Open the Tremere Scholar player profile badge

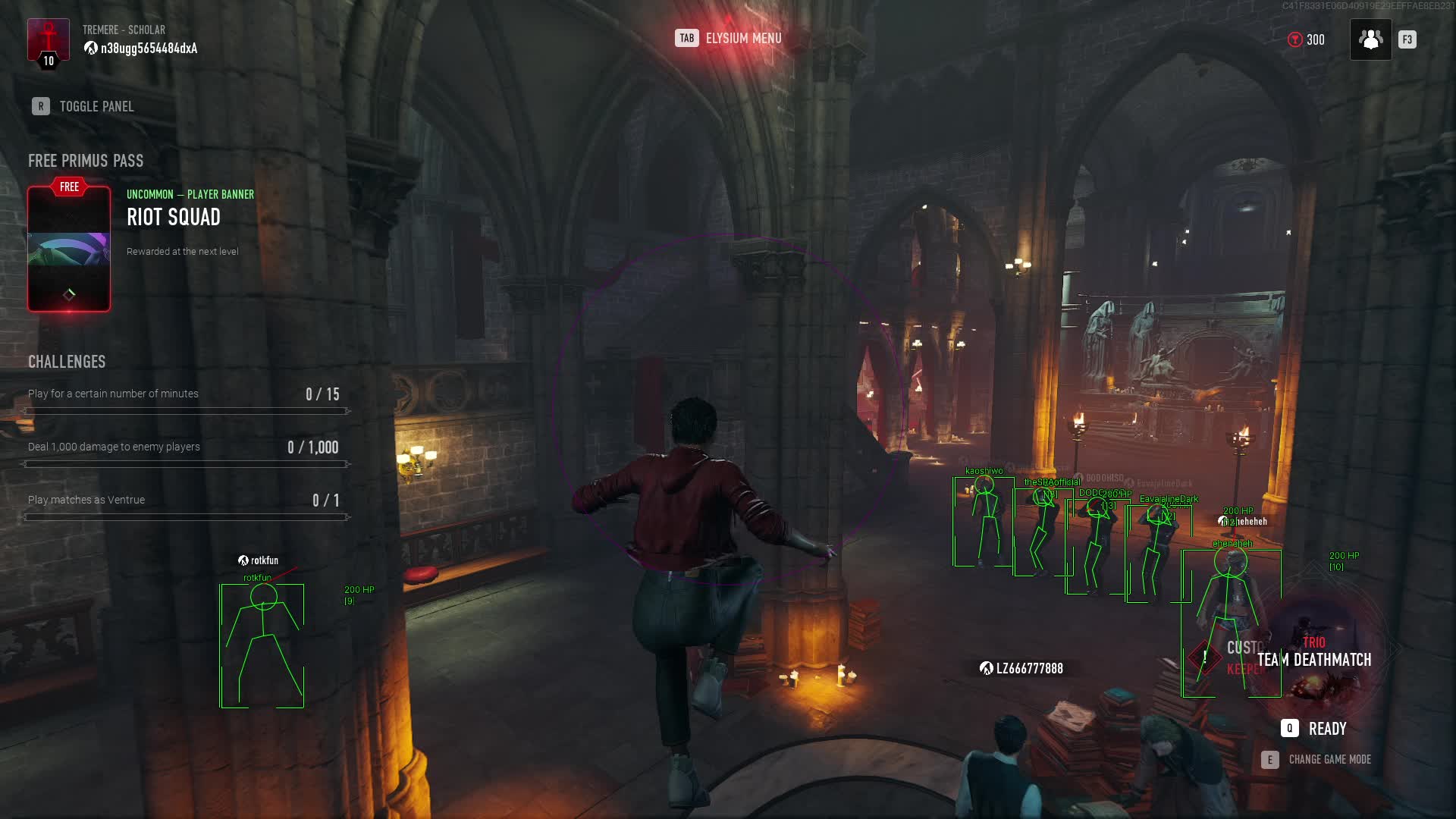49,42
